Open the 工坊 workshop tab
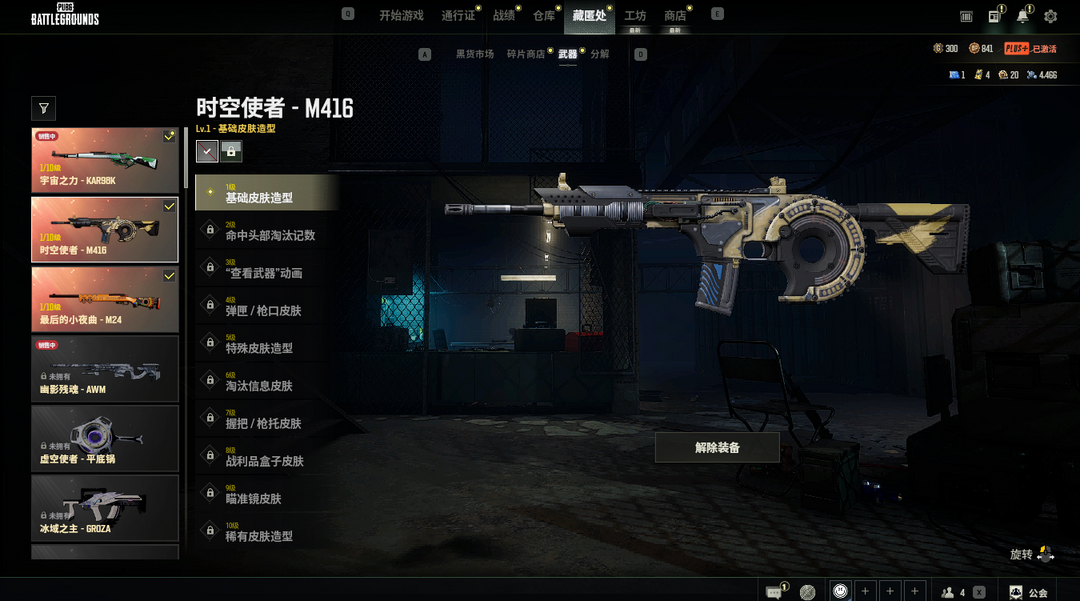Image resolution: width=1080 pixels, height=601 pixels. pos(635,15)
